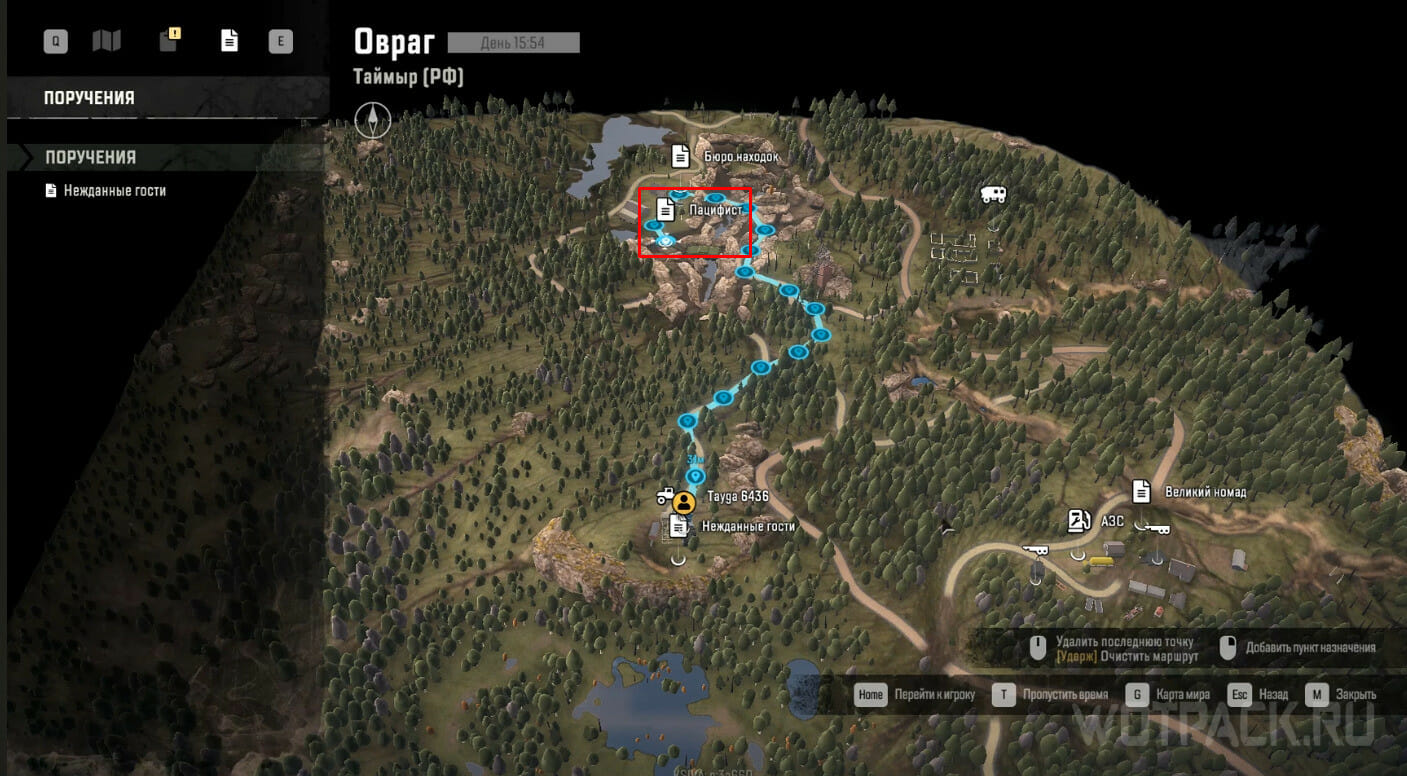Open the tab with the exclamation badge

click(170, 41)
